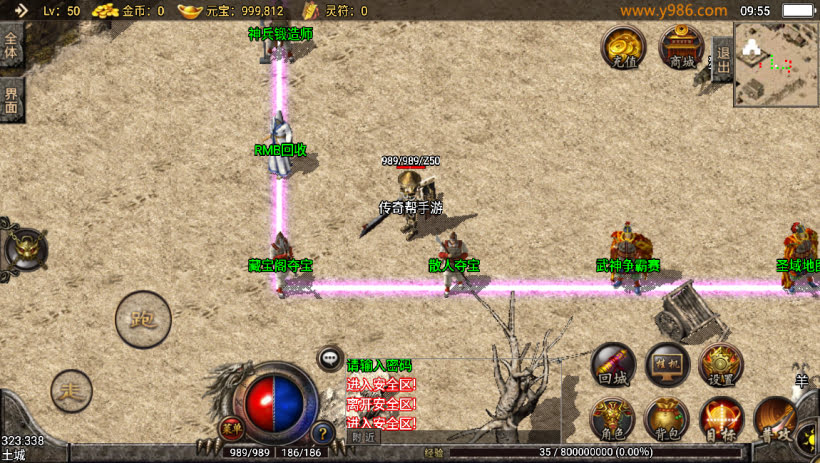
Task: Open the 充值 recharge gold coins icon
Action: 624,47
